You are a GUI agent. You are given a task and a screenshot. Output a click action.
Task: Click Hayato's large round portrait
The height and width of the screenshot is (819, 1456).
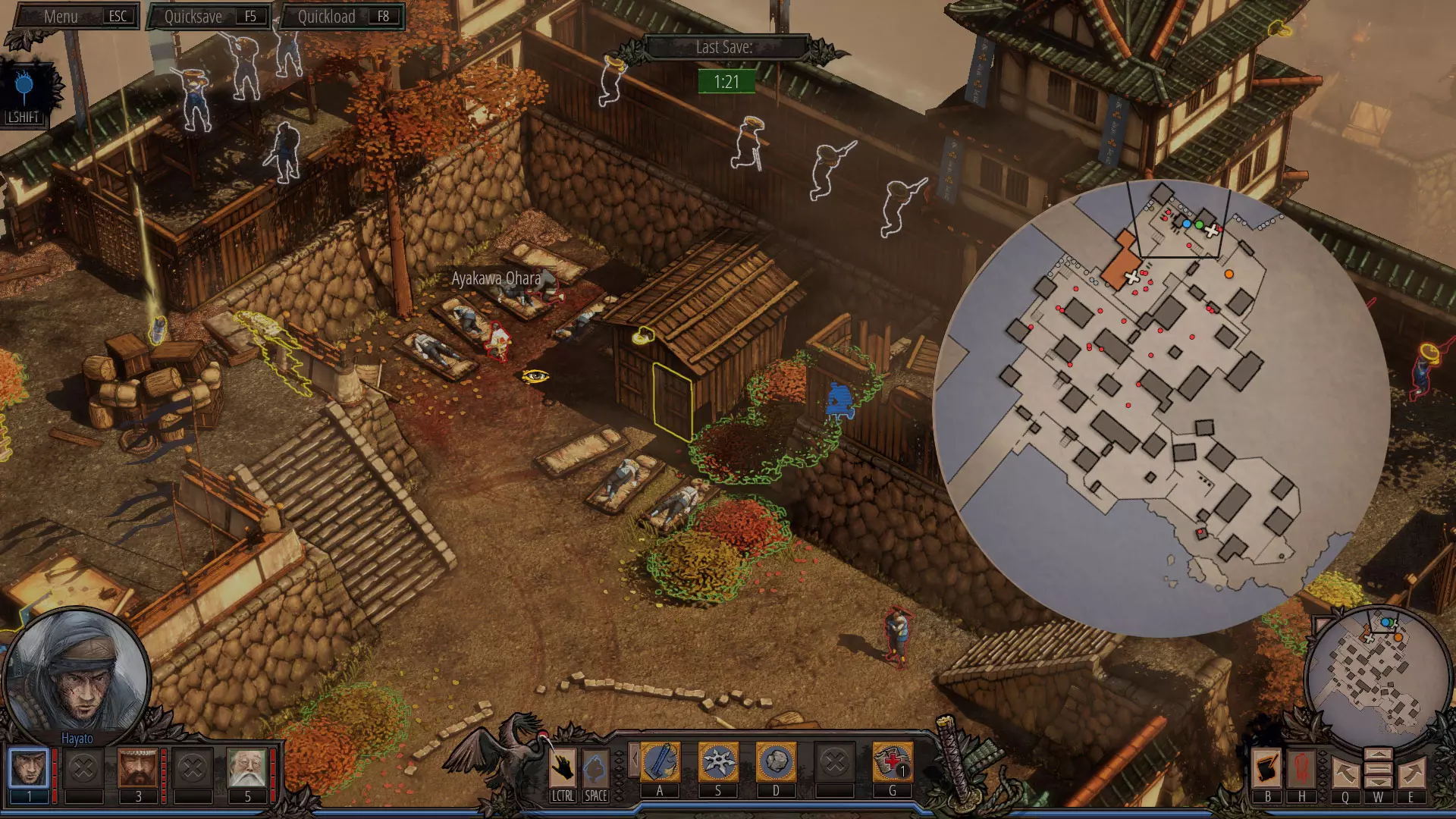coord(77,676)
